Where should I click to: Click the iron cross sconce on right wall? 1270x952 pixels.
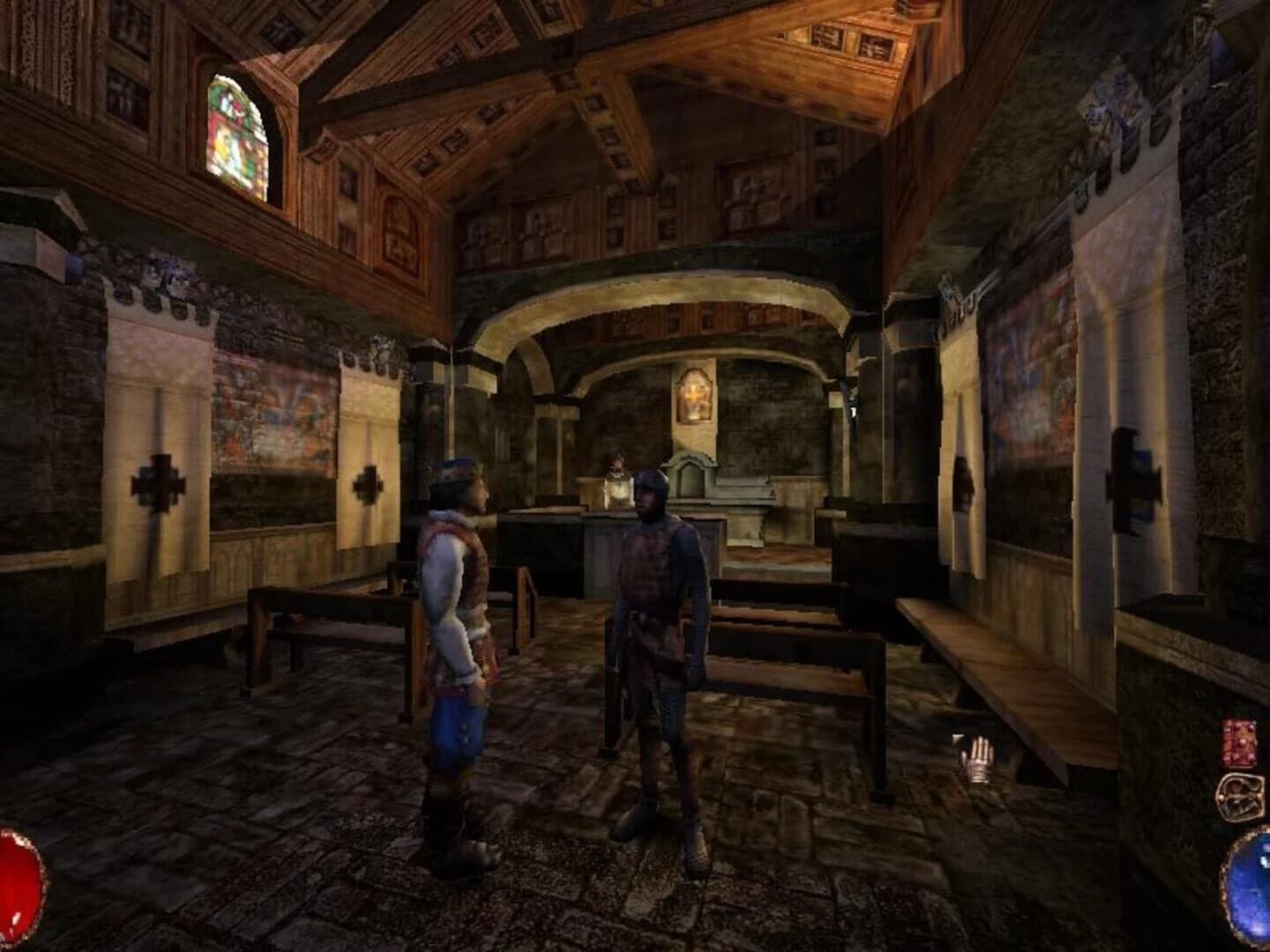[1135, 472]
